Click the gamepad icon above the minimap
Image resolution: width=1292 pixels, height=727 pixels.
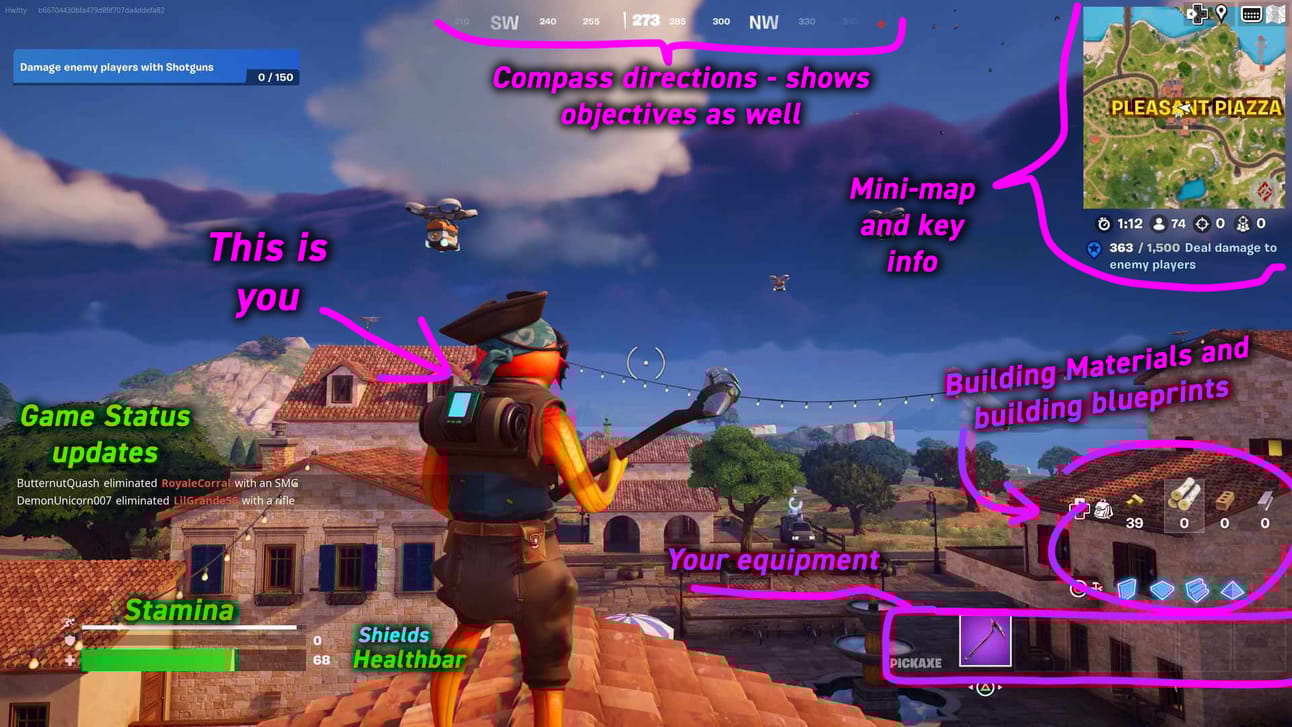point(1197,13)
